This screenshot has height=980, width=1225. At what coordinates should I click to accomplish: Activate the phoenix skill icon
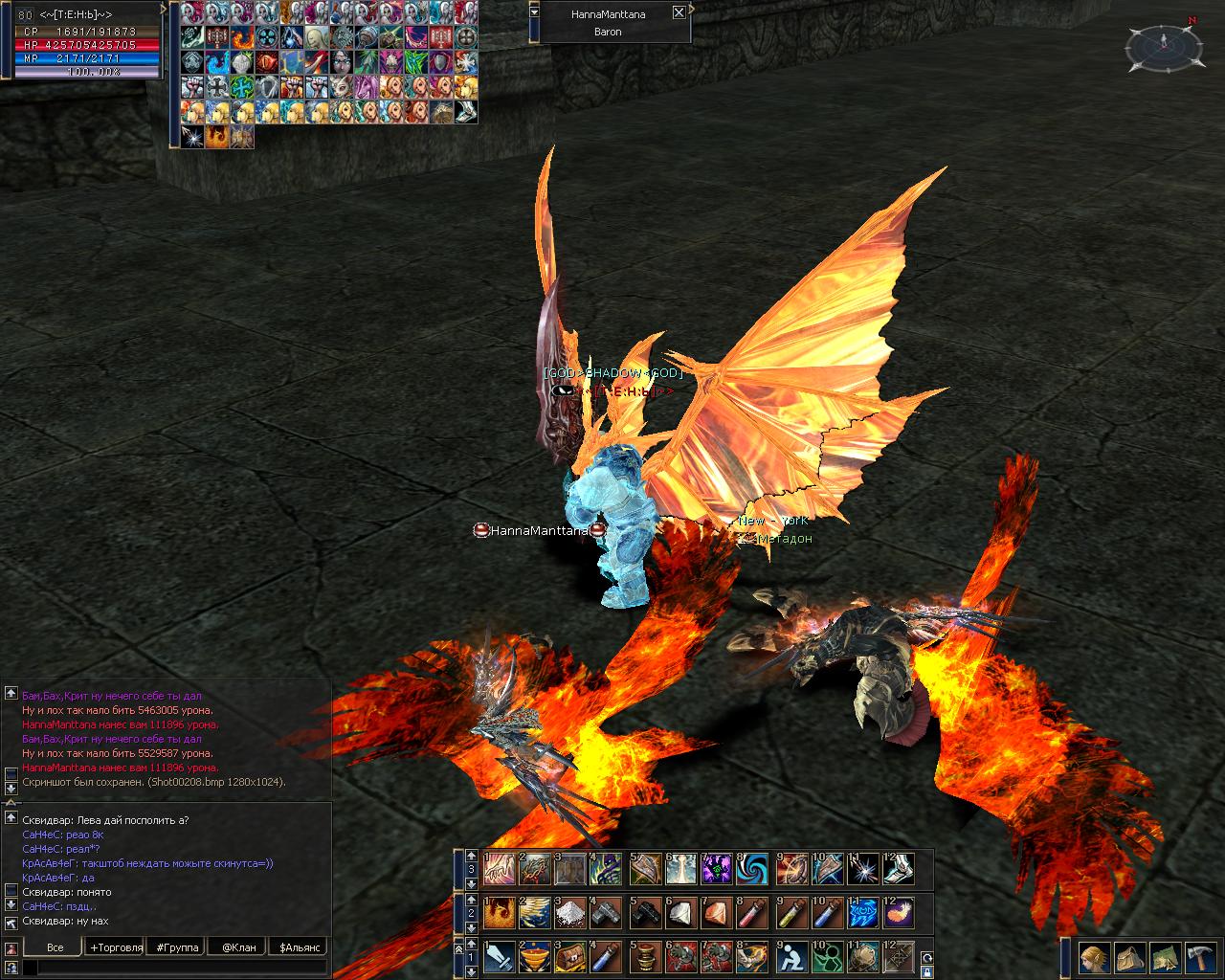click(x=499, y=913)
